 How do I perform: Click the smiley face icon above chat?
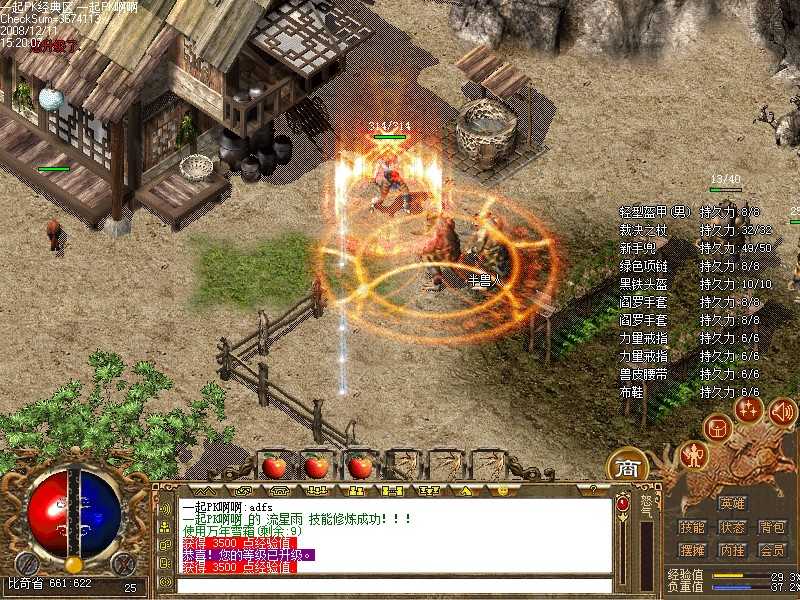coord(502,491)
